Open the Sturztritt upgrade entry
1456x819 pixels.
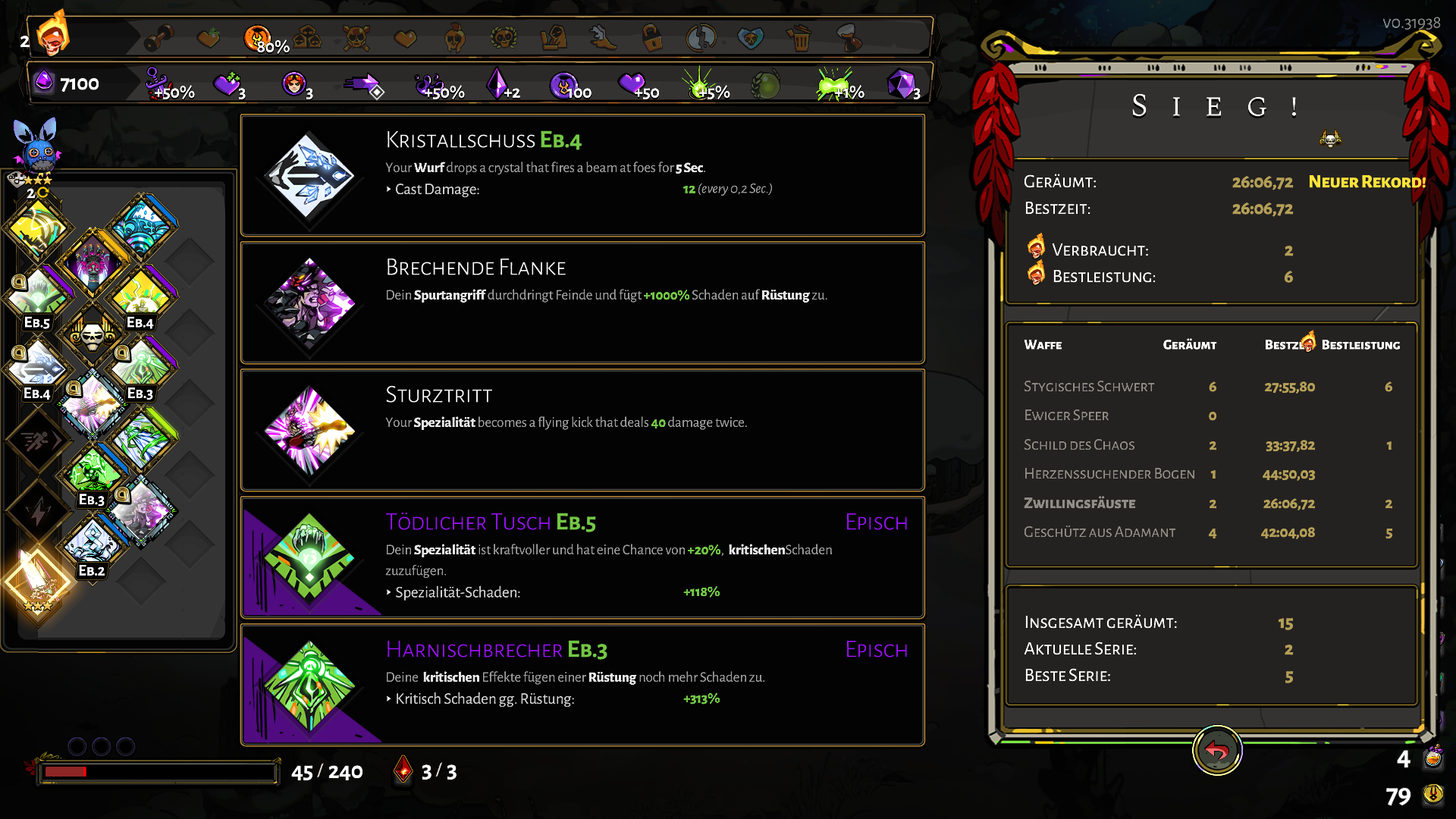tap(582, 430)
